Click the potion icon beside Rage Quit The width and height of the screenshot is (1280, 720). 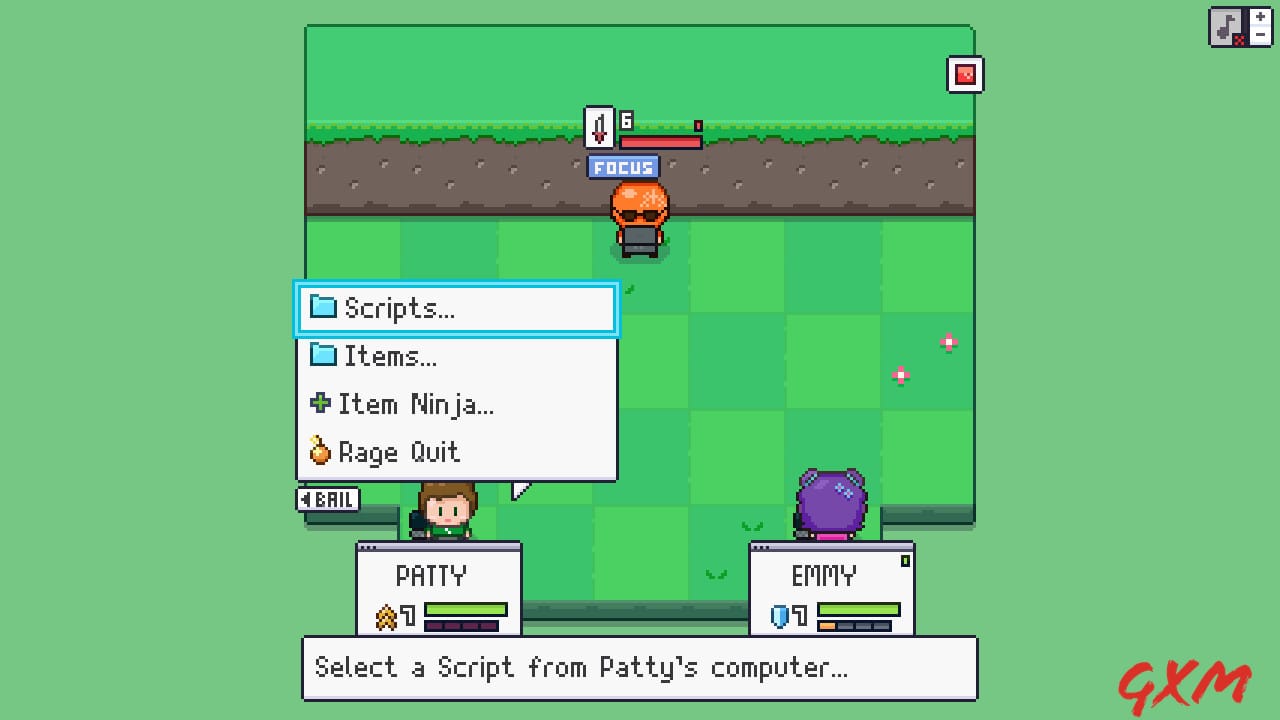point(320,452)
